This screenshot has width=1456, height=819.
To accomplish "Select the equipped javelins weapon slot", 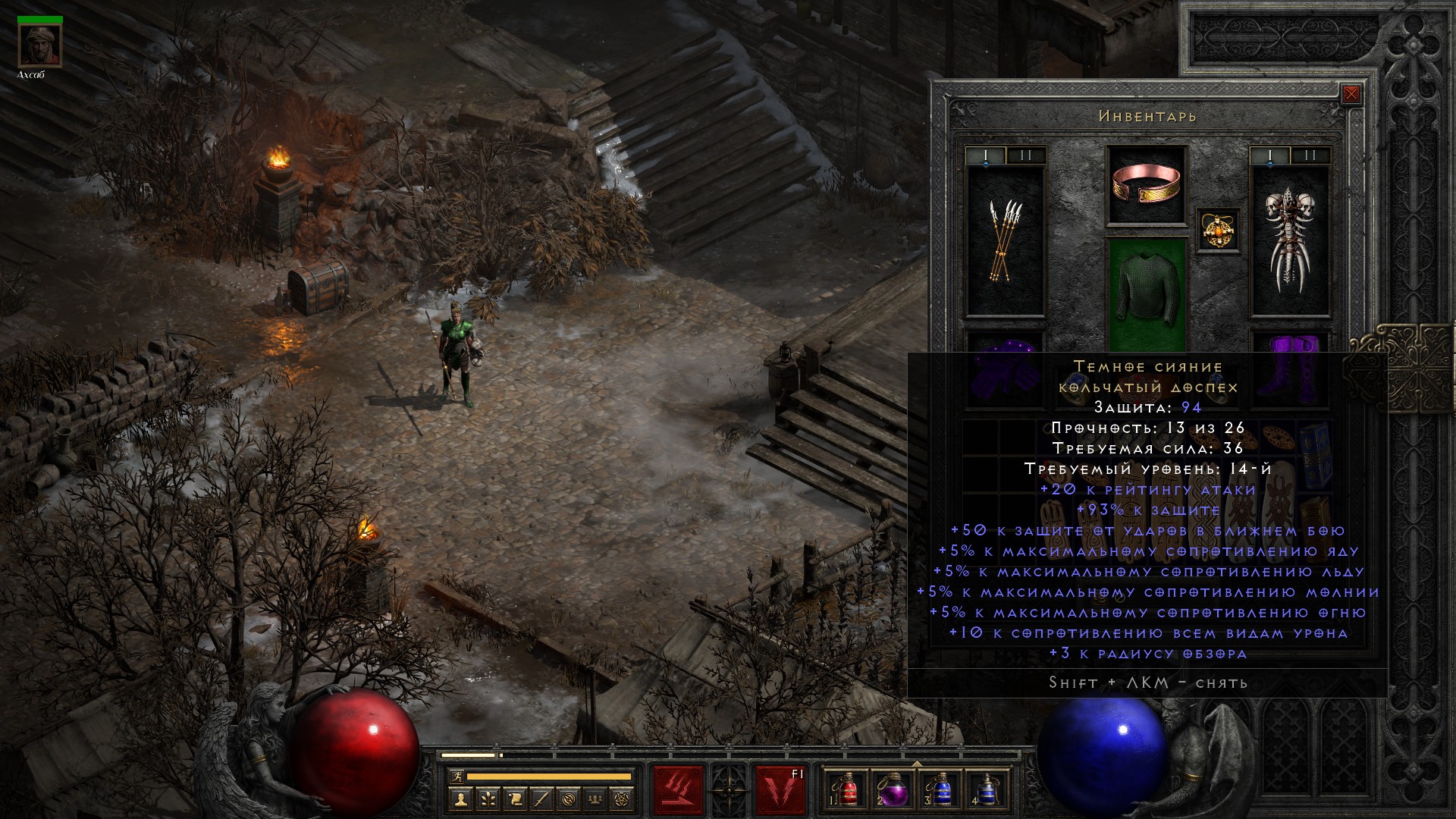I will click(1006, 241).
